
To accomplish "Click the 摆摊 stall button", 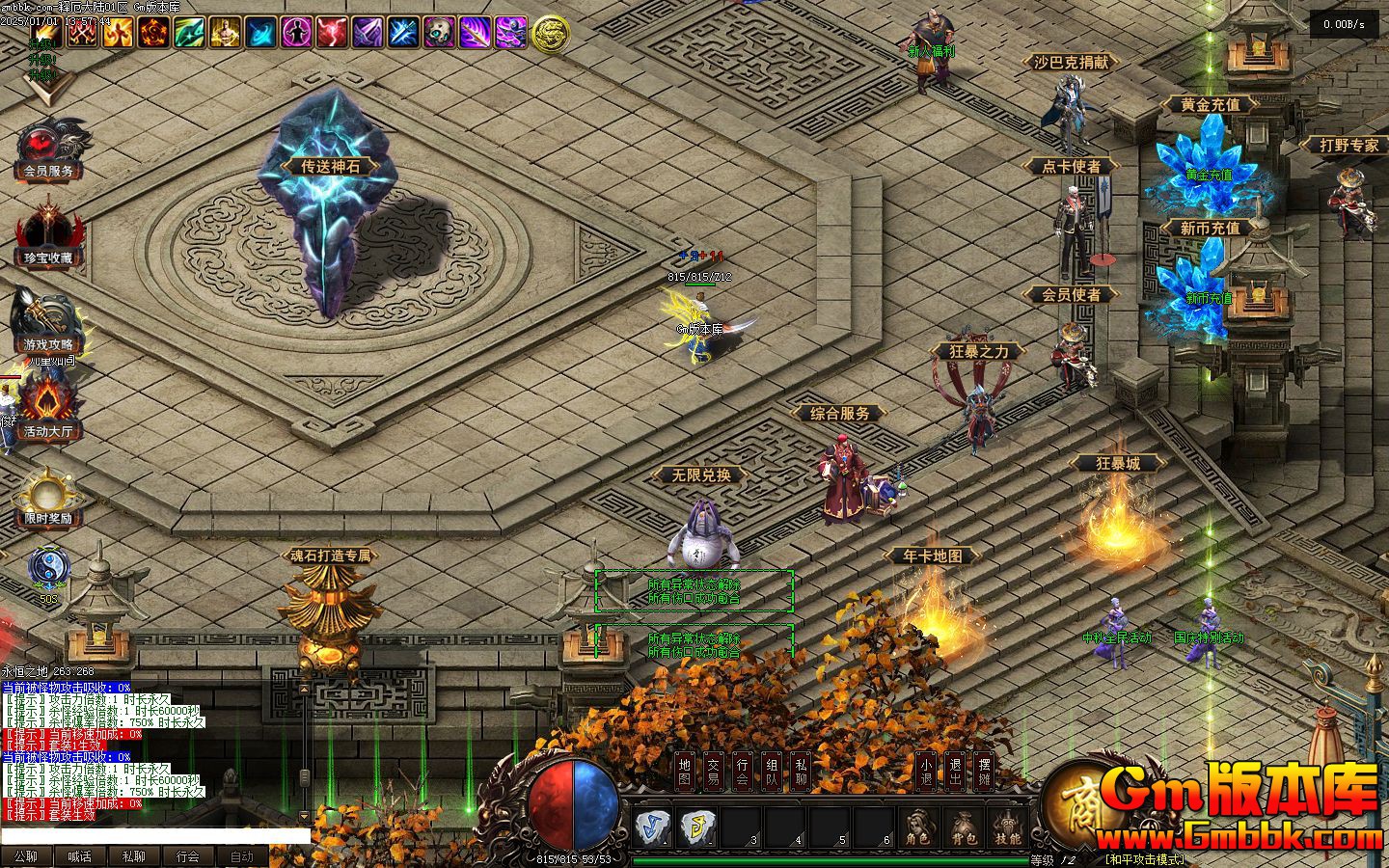I will (984, 771).
